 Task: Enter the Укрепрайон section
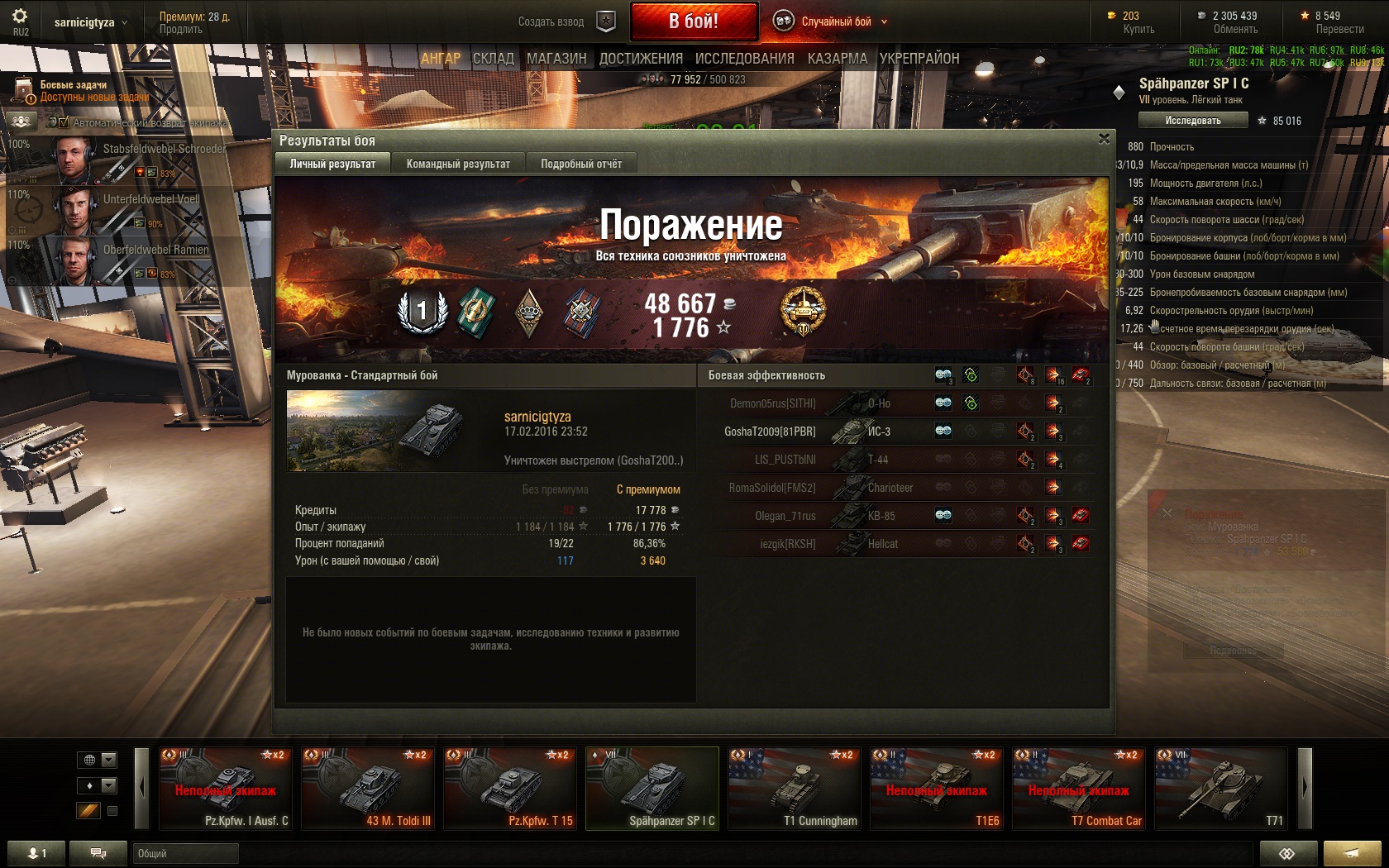[x=919, y=59]
